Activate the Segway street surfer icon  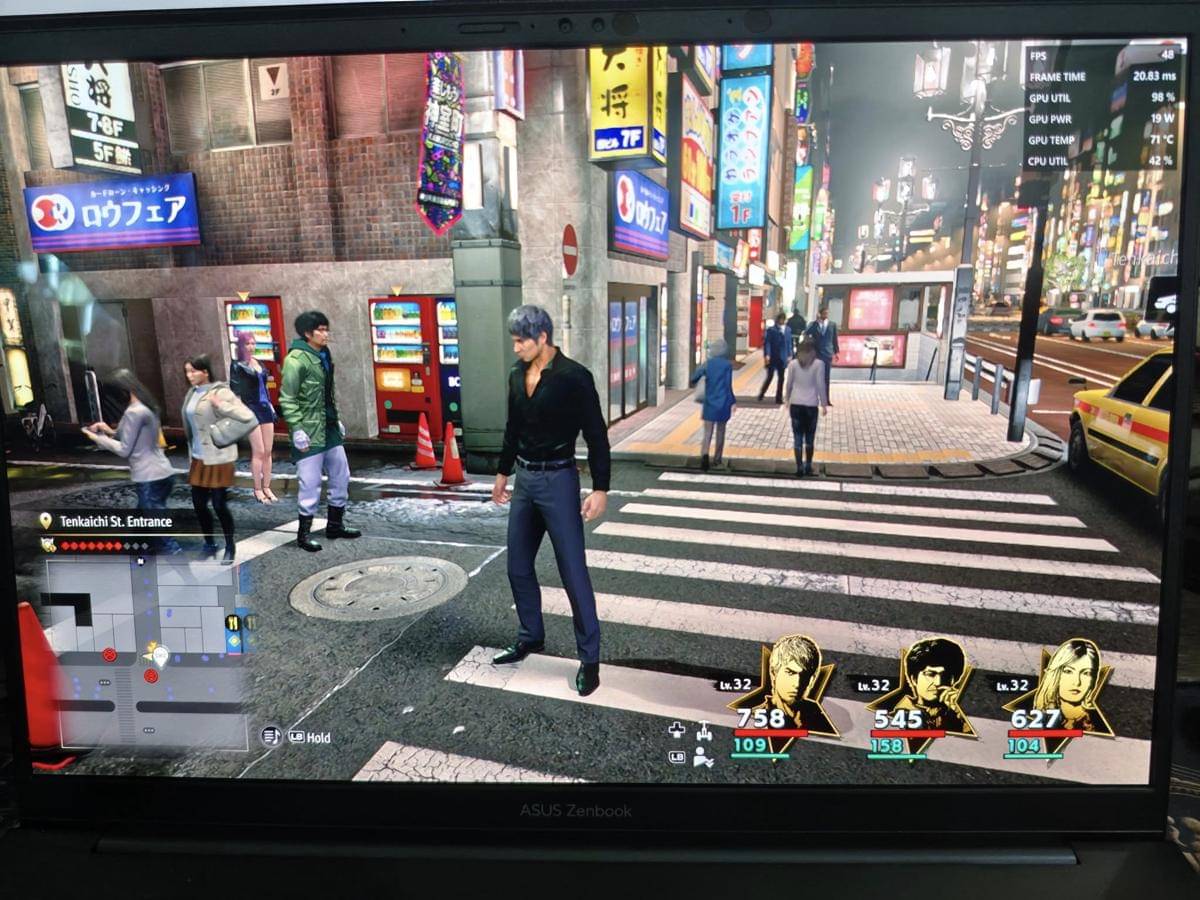704,731
